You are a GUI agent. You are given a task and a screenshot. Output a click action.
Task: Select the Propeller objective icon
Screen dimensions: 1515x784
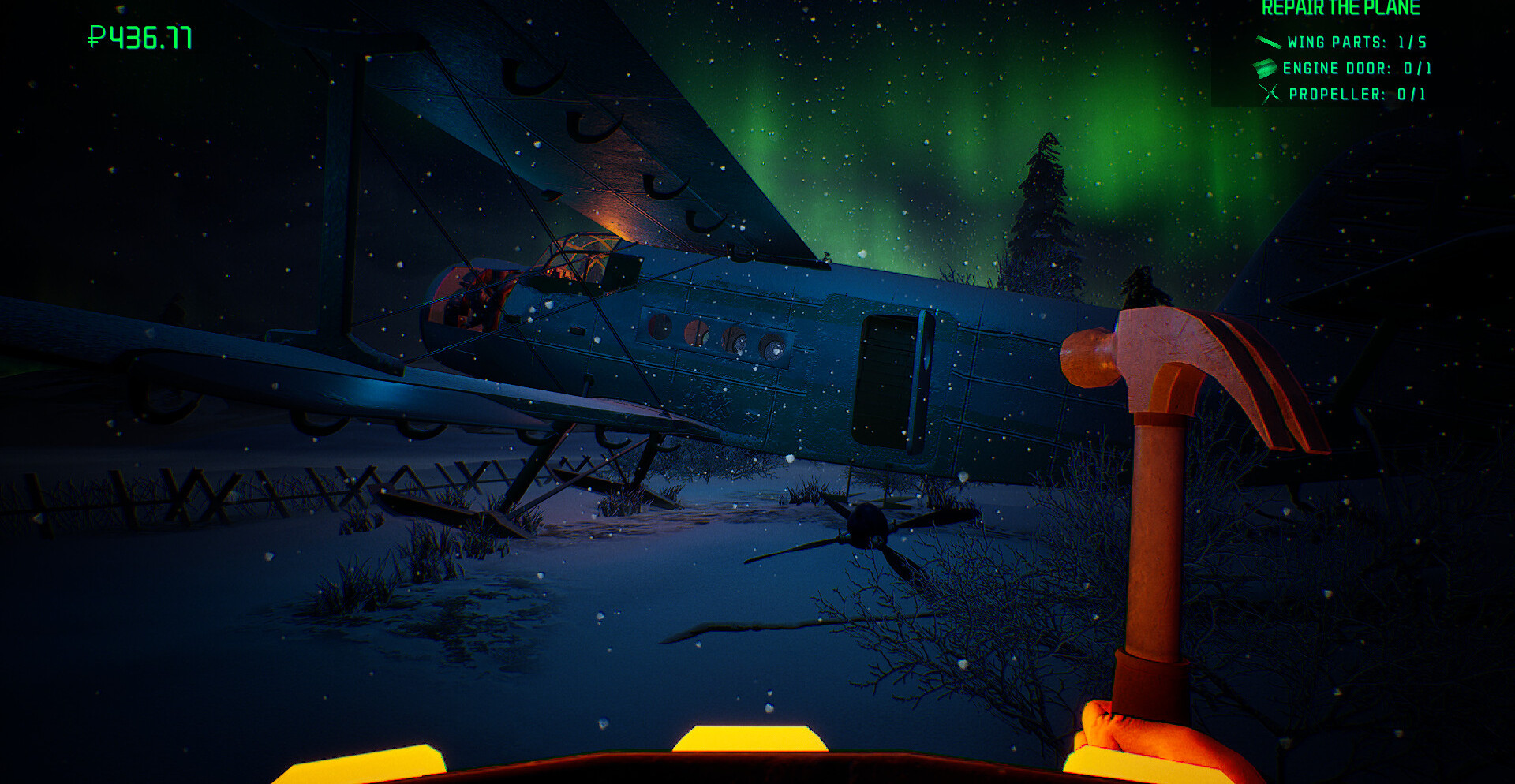click(x=1270, y=94)
